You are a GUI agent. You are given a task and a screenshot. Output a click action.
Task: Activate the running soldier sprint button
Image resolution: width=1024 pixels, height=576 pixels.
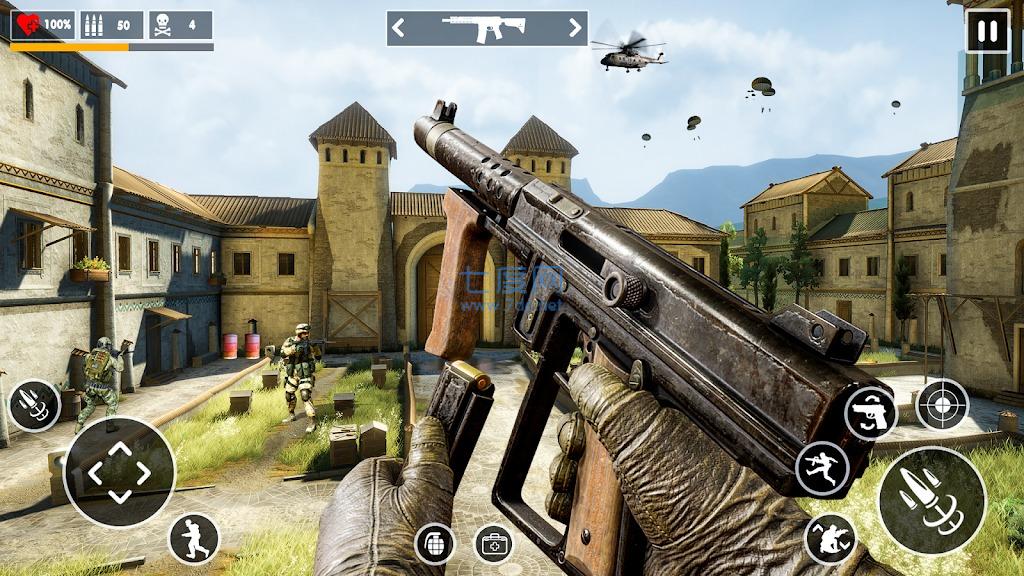click(x=194, y=538)
